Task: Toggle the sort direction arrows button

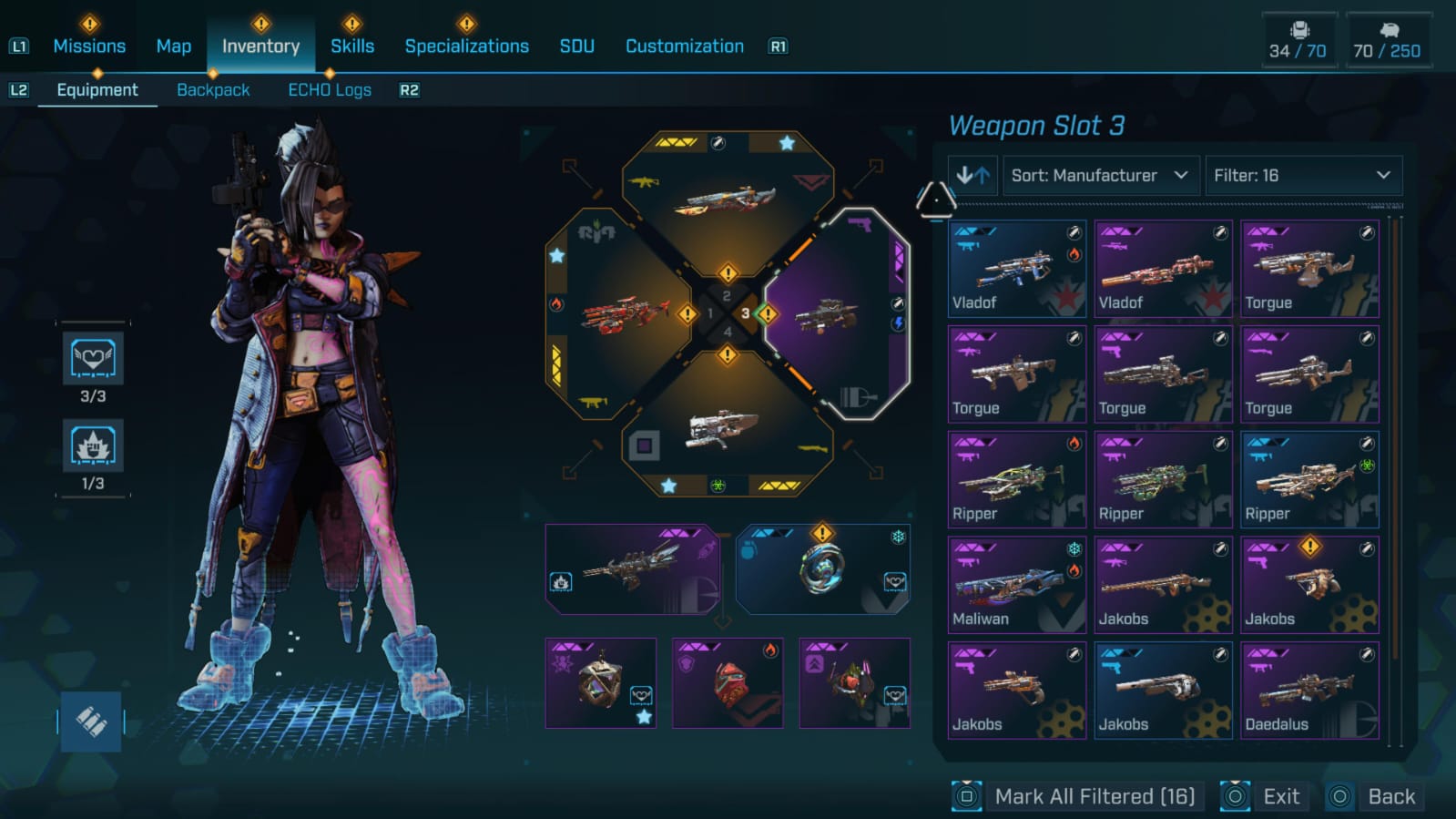Action: pyautogui.click(x=972, y=175)
